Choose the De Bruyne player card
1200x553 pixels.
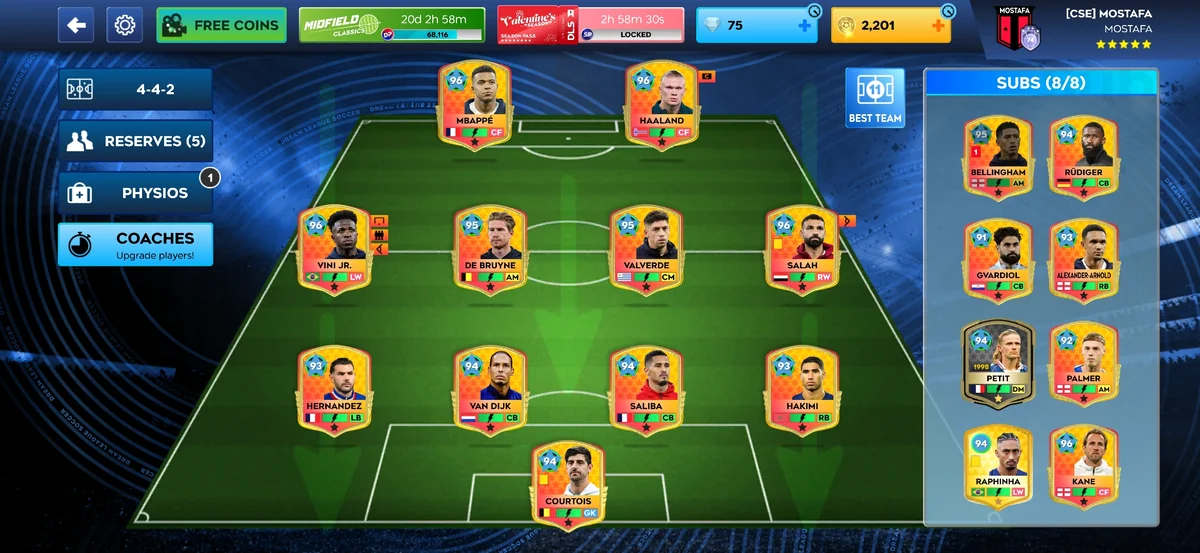pos(490,249)
